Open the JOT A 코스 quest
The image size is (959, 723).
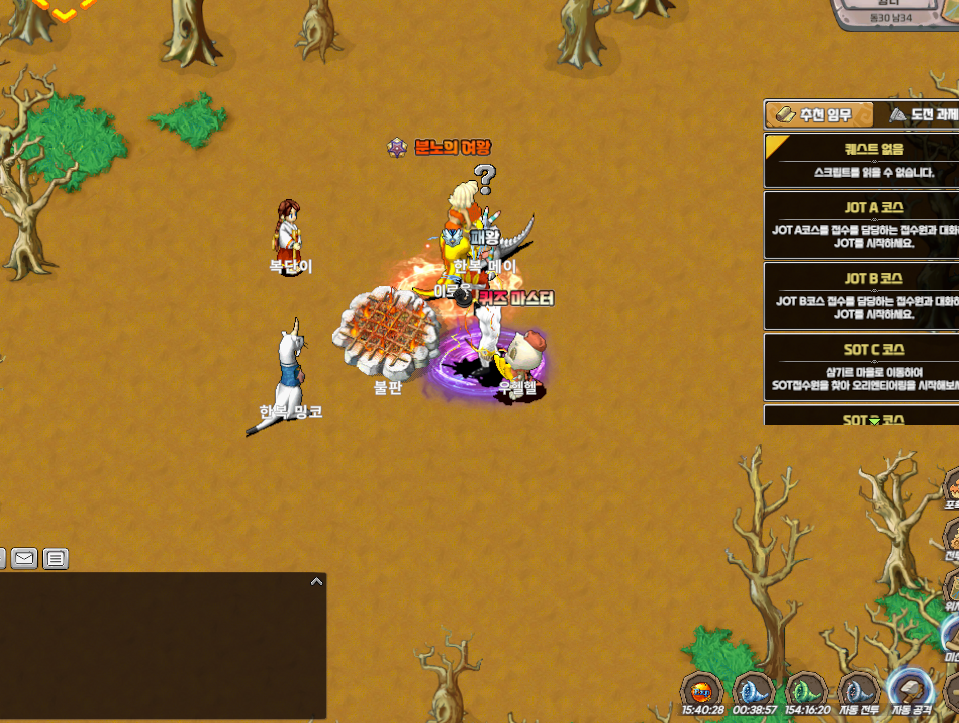coord(861,224)
